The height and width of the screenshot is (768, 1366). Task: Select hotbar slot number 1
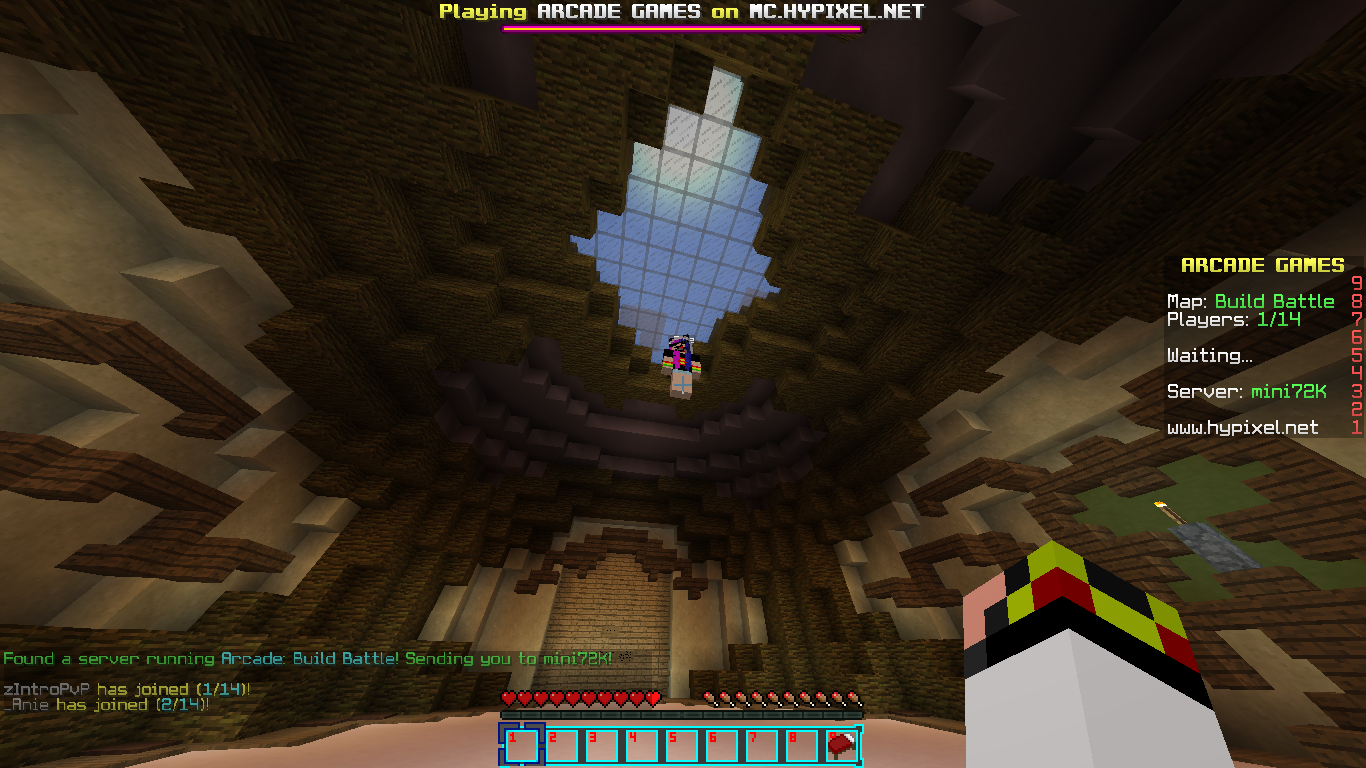pyautogui.click(x=521, y=745)
